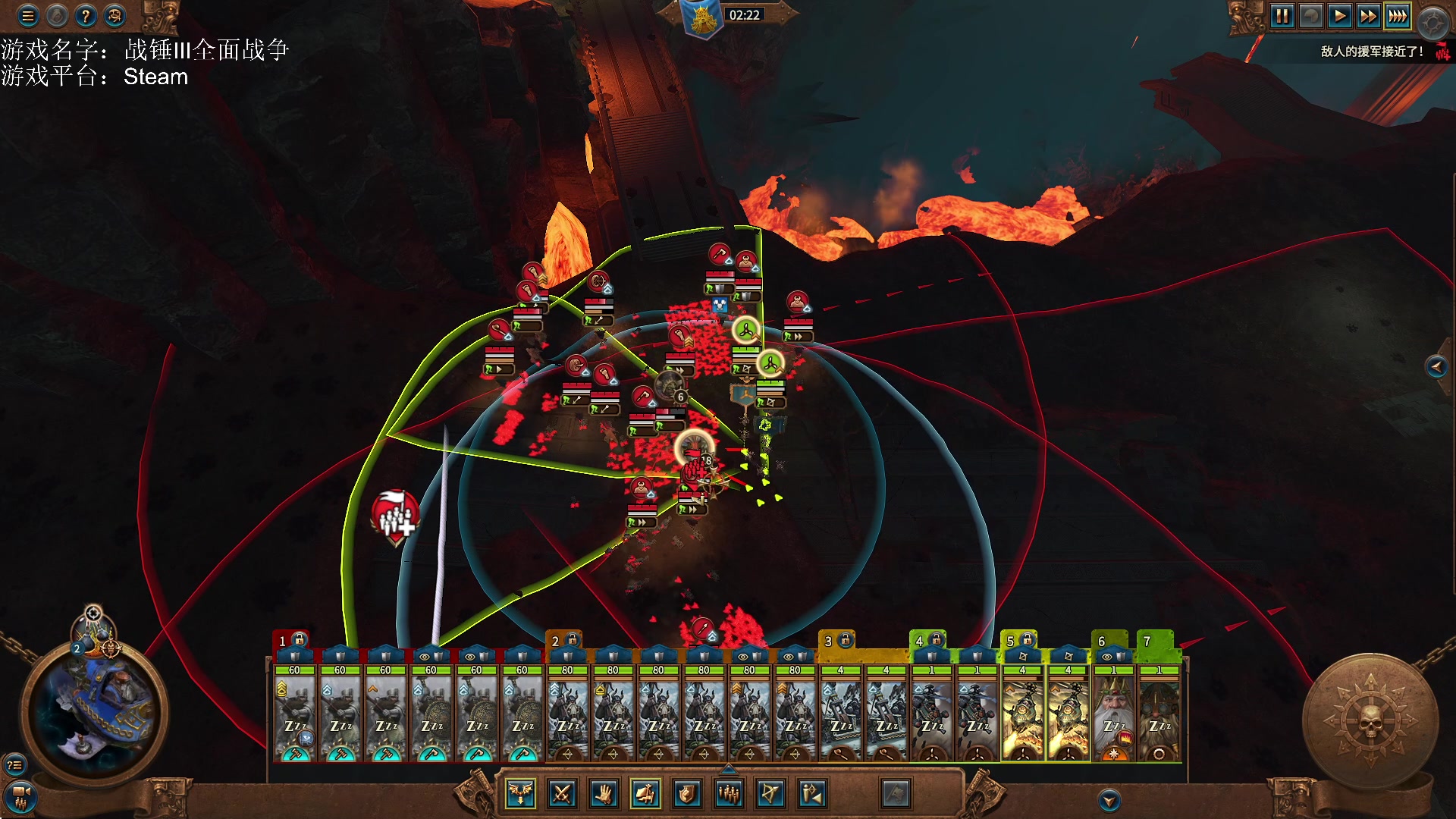The image size is (1456, 819).
Task: Set battle speed to double fast-forward
Action: 1368,16
